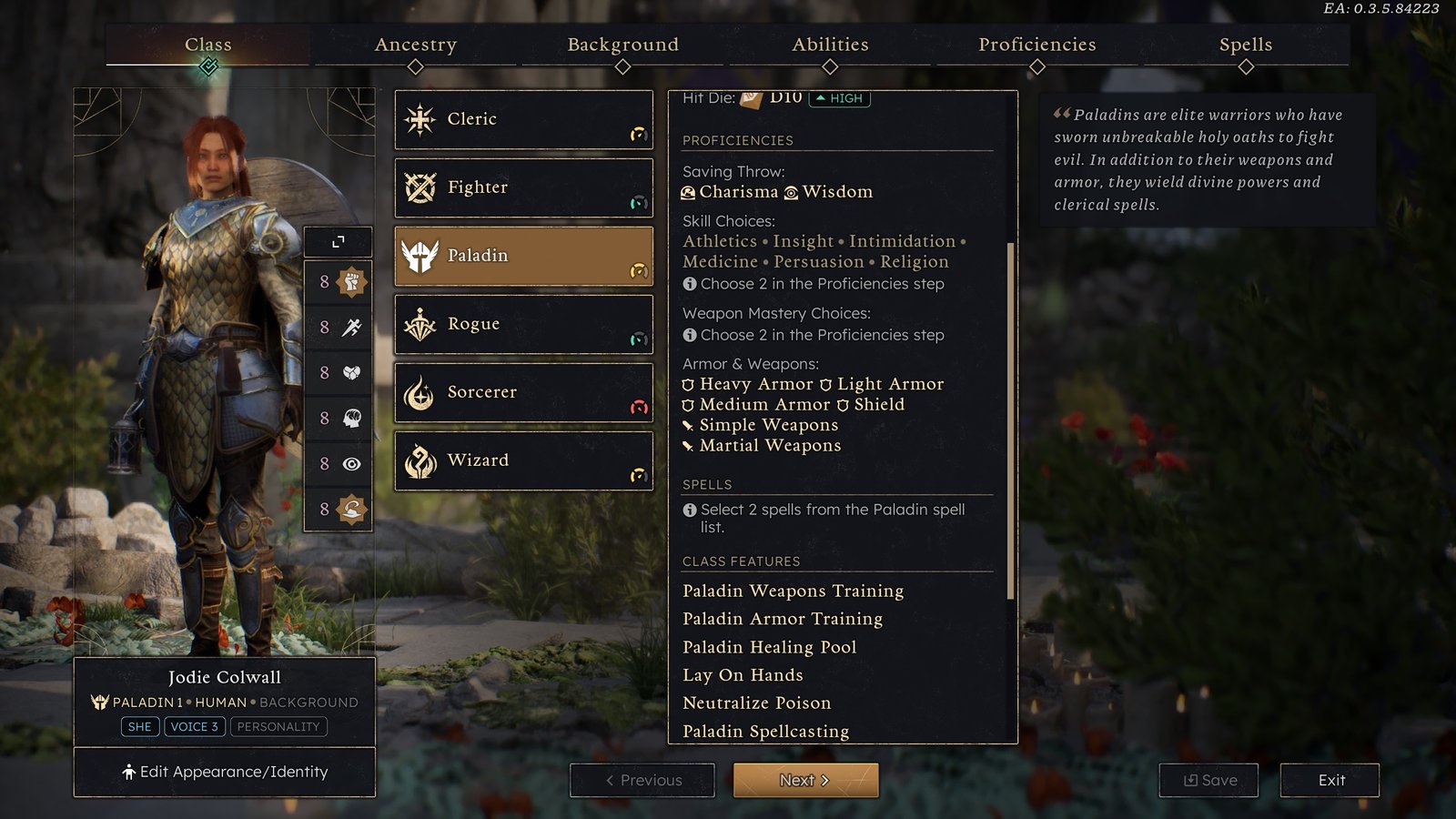Expand the character preview panel
The height and width of the screenshot is (819, 1456).
click(338, 241)
